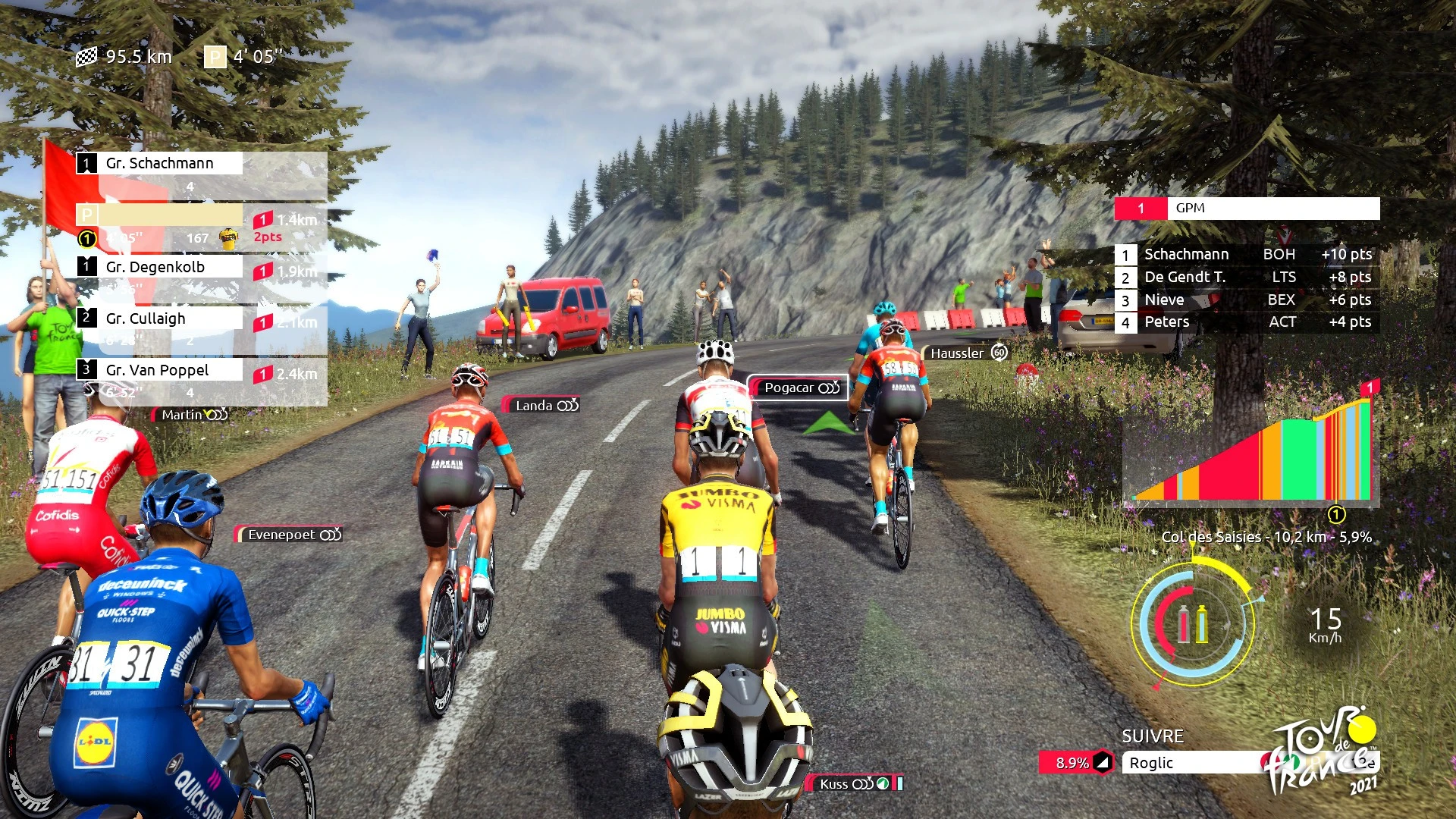
Task: Select the Gr. Cullaigh group row
Action: click(159, 318)
